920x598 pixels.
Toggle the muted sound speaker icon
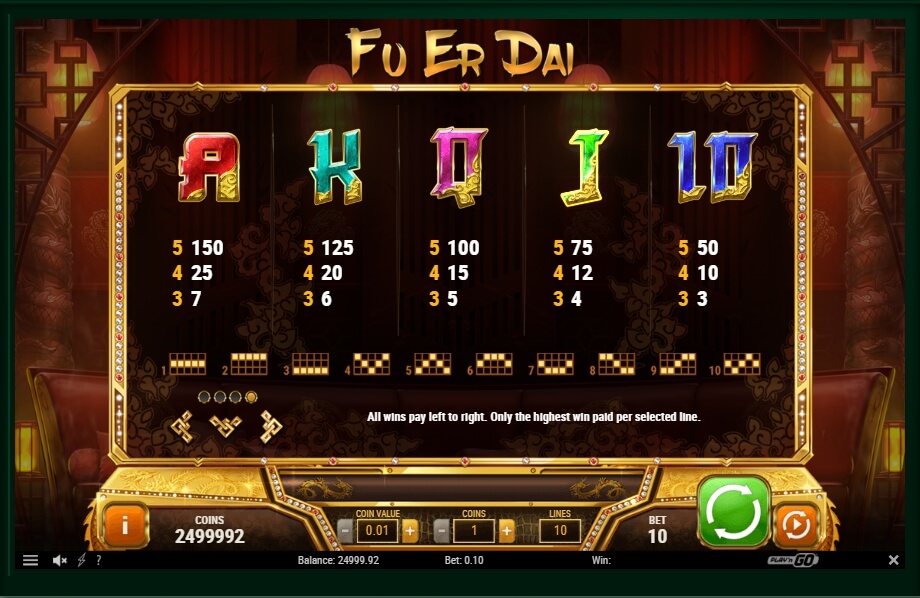(x=59, y=561)
